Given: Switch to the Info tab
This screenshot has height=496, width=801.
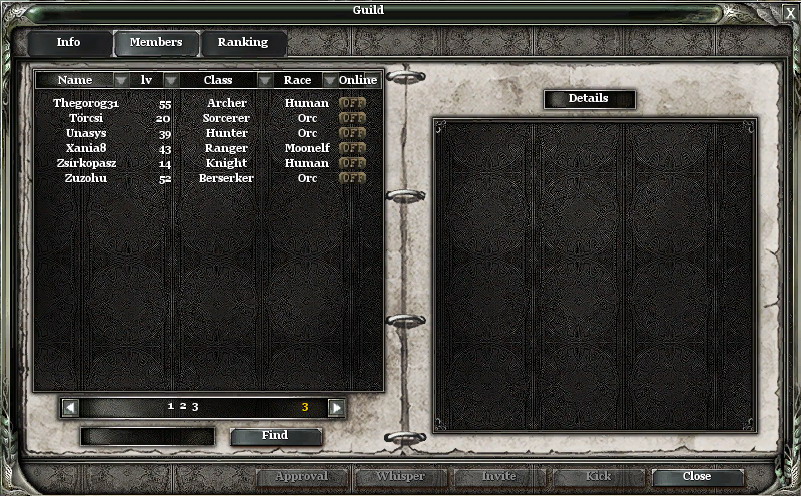Looking at the screenshot, I should 68,43.
